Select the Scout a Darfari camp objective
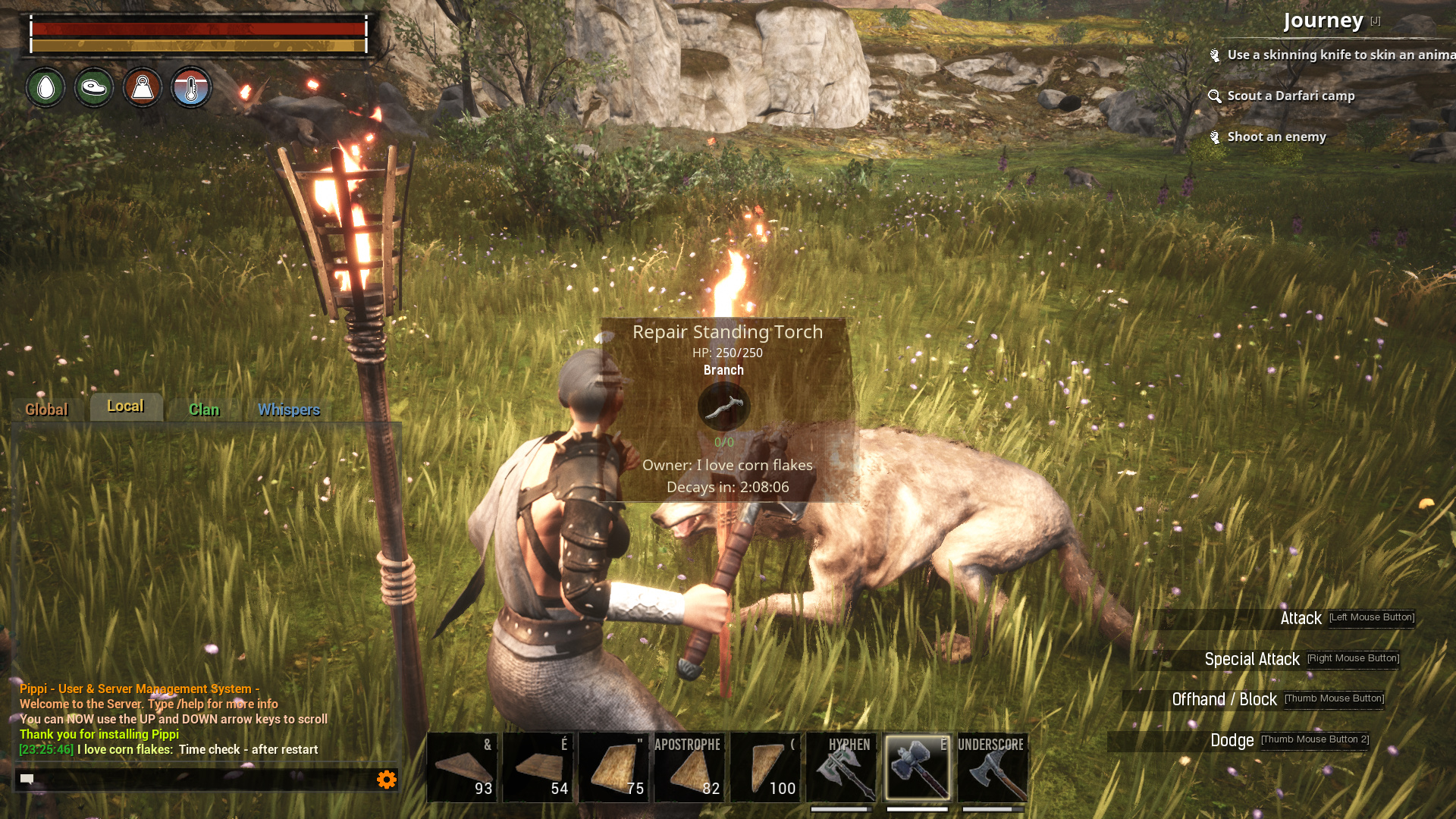This screenshot has width=1456, height=819. coord(1291,96)
